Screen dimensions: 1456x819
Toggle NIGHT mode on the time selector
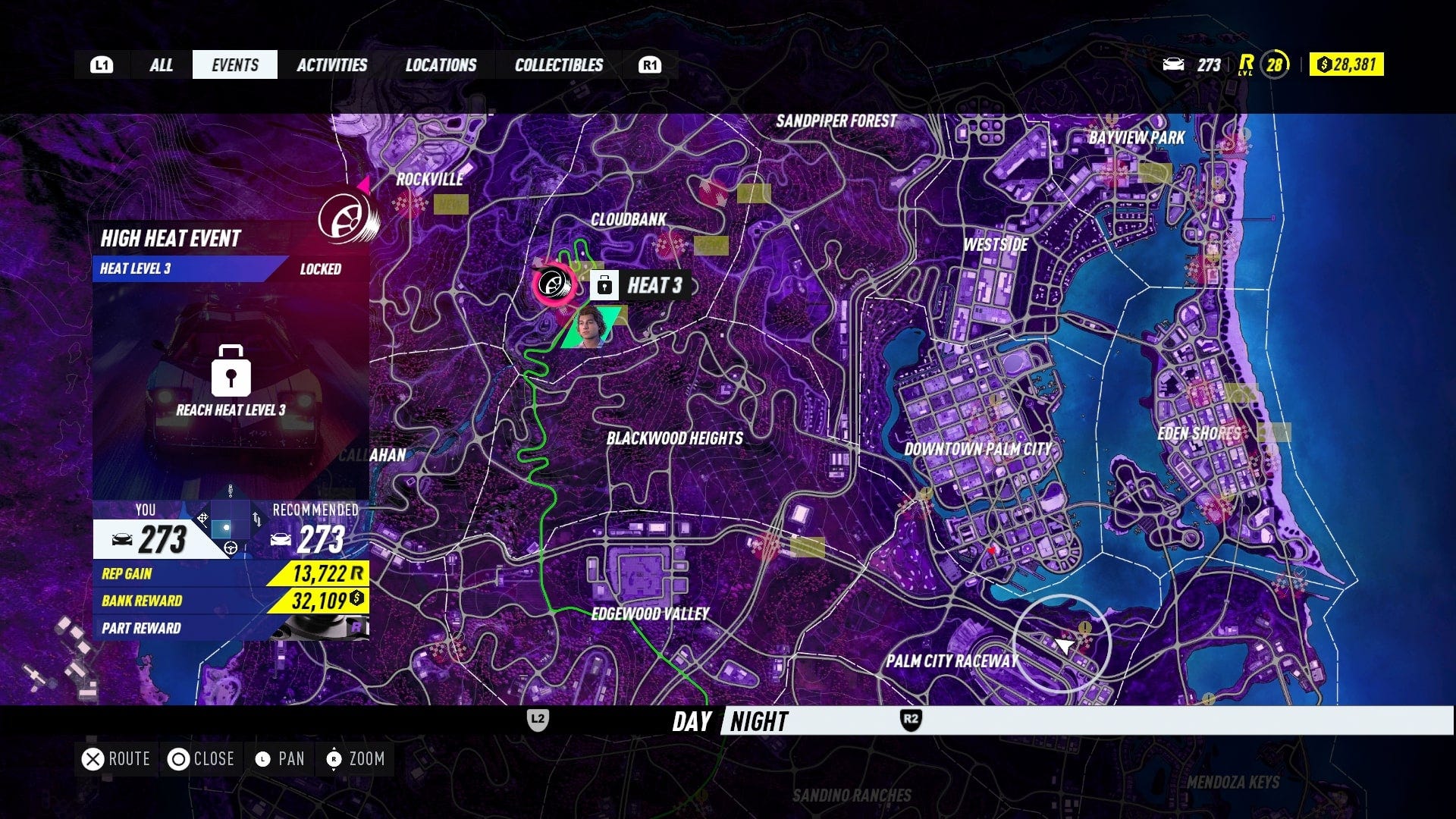pos(757,722)
